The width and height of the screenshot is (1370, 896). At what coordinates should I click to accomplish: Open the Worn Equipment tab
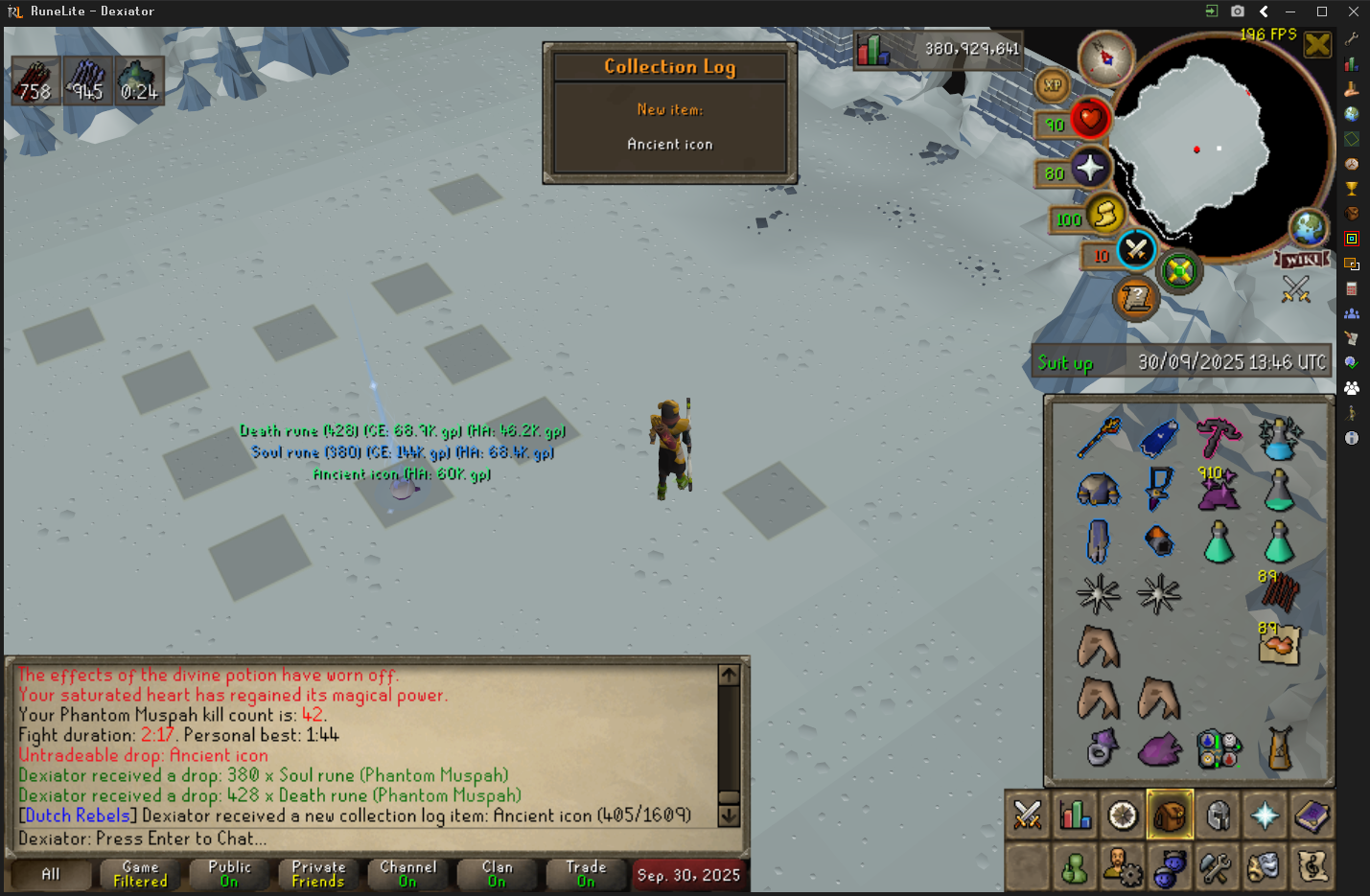pos(1218,816)
